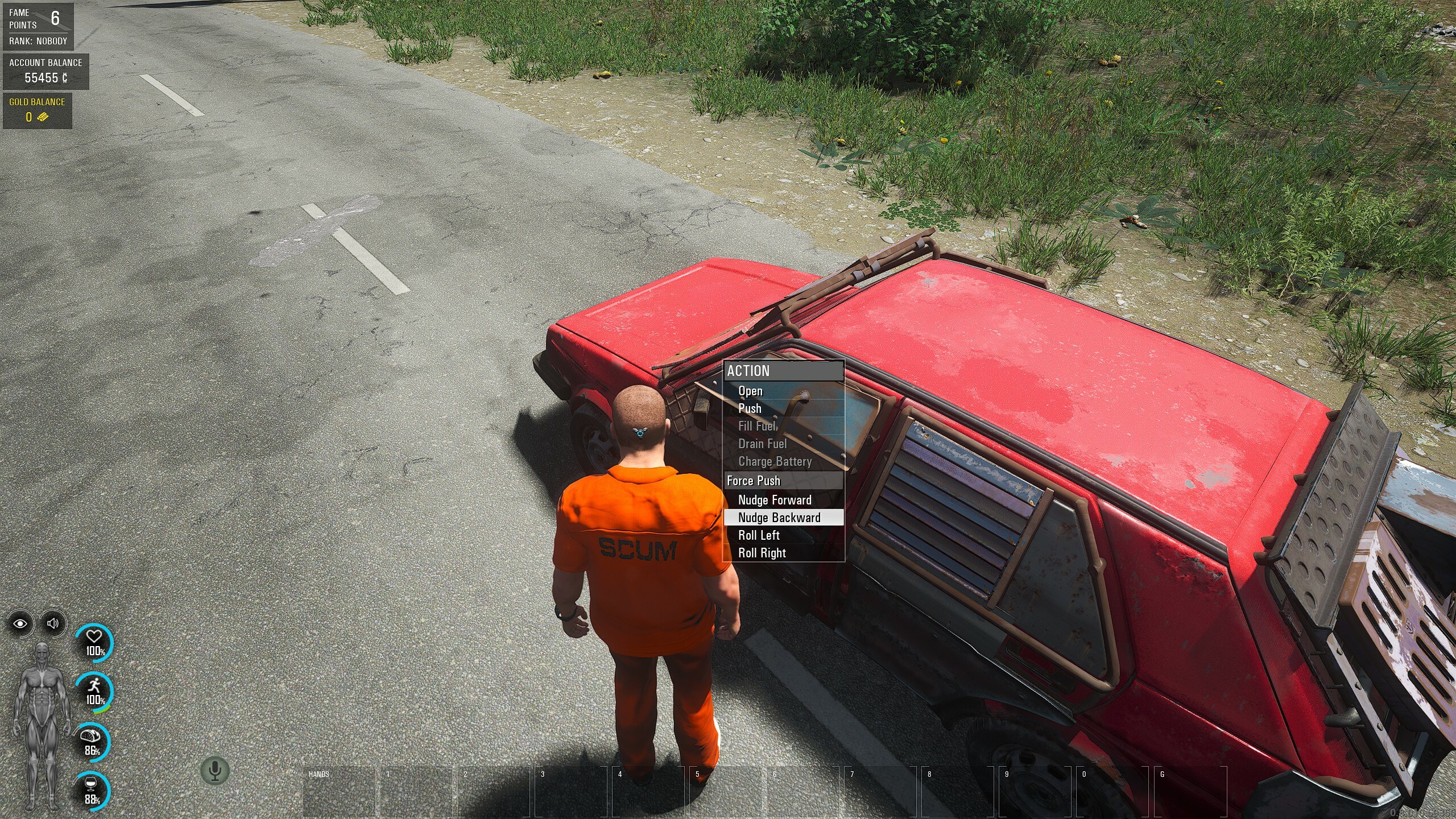The width and height of the screenshot is (1456, 819).
Task: Click the heart health indicator
Action: click(94, 643)
